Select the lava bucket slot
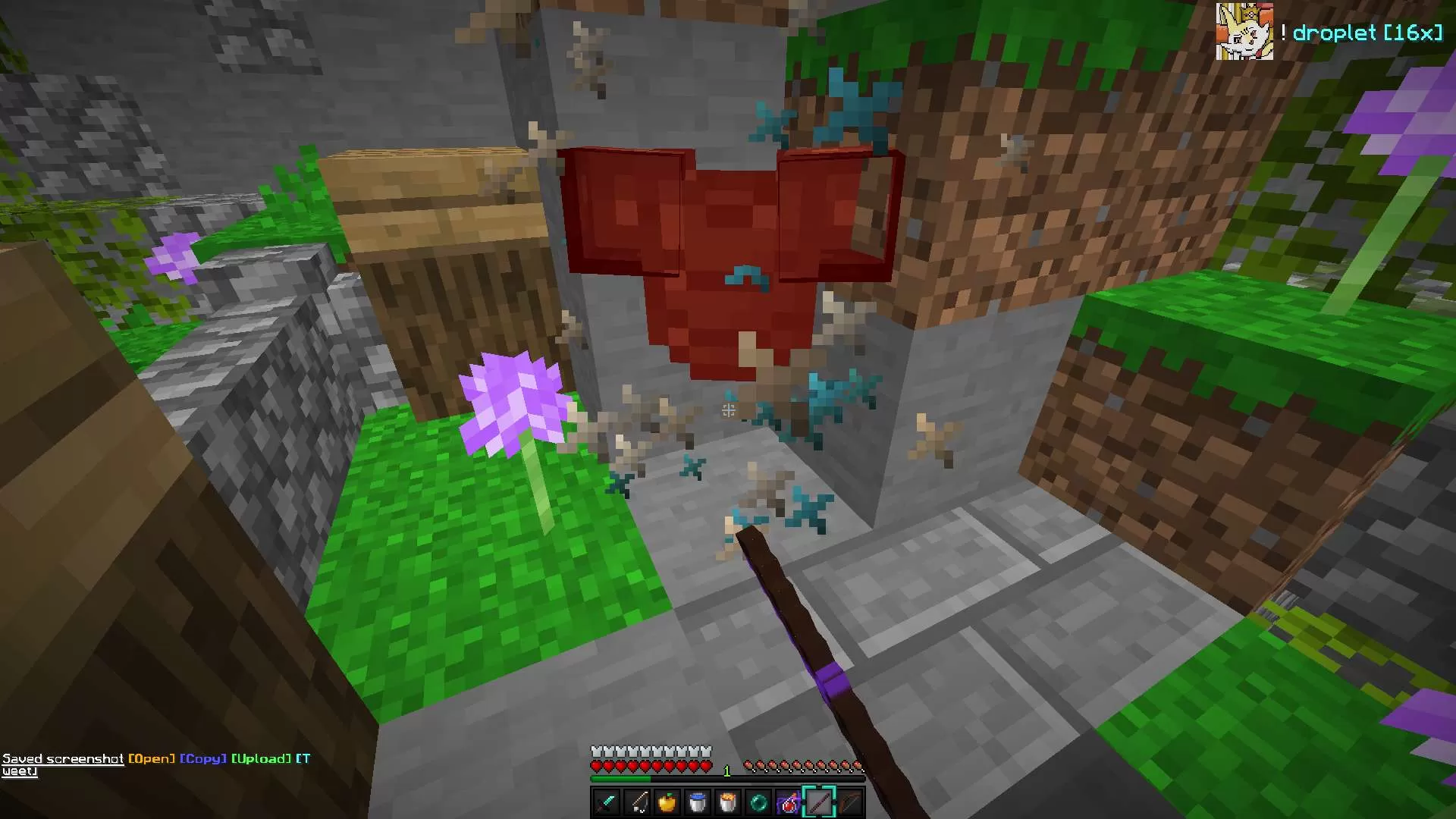The height and width of the screenshot is (819, 1456). tap(728, 802)
